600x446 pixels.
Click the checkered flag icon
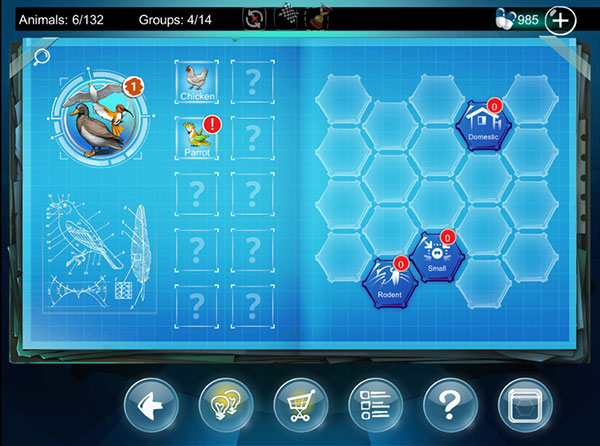pos(287,18)
